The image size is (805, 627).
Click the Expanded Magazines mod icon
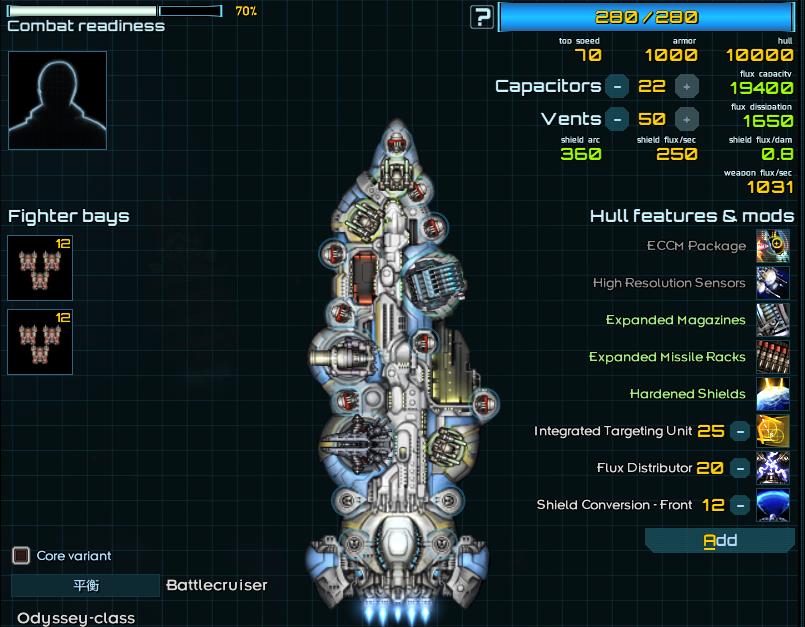[773, 320]
